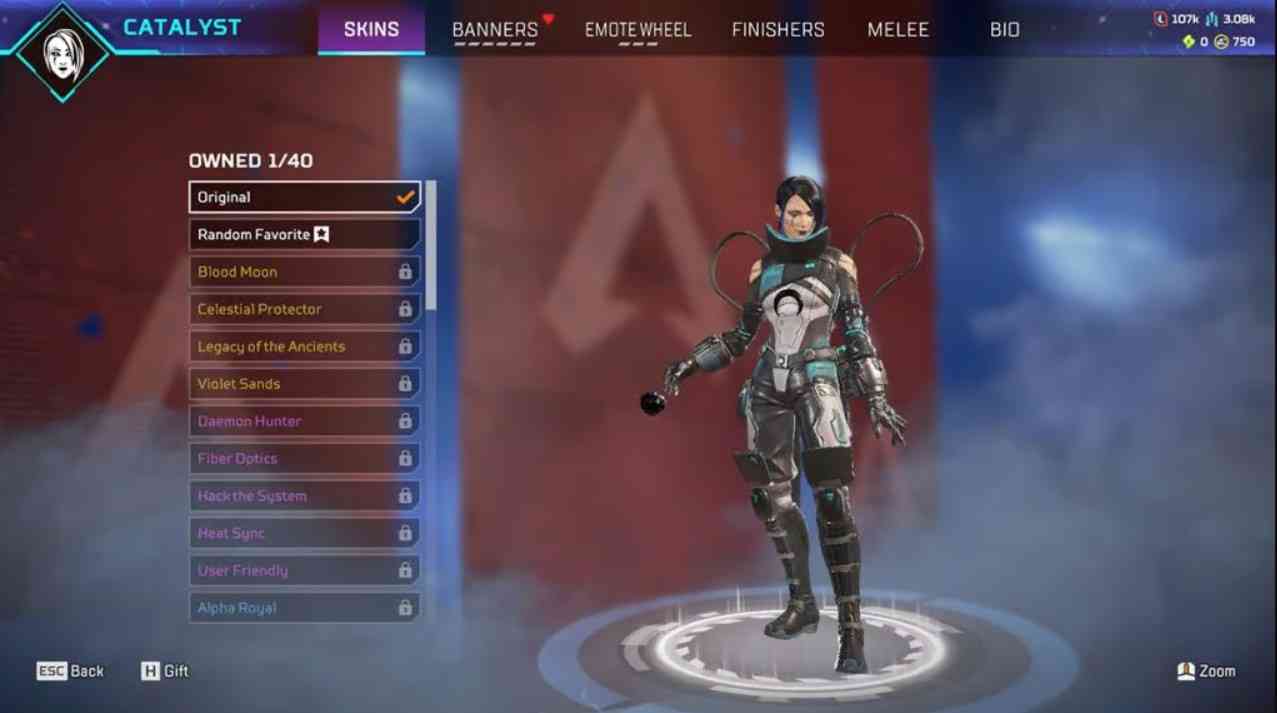Screen dimensions: 1277x713
Task: Open the Emote Wheel tab
Action: 638,29
